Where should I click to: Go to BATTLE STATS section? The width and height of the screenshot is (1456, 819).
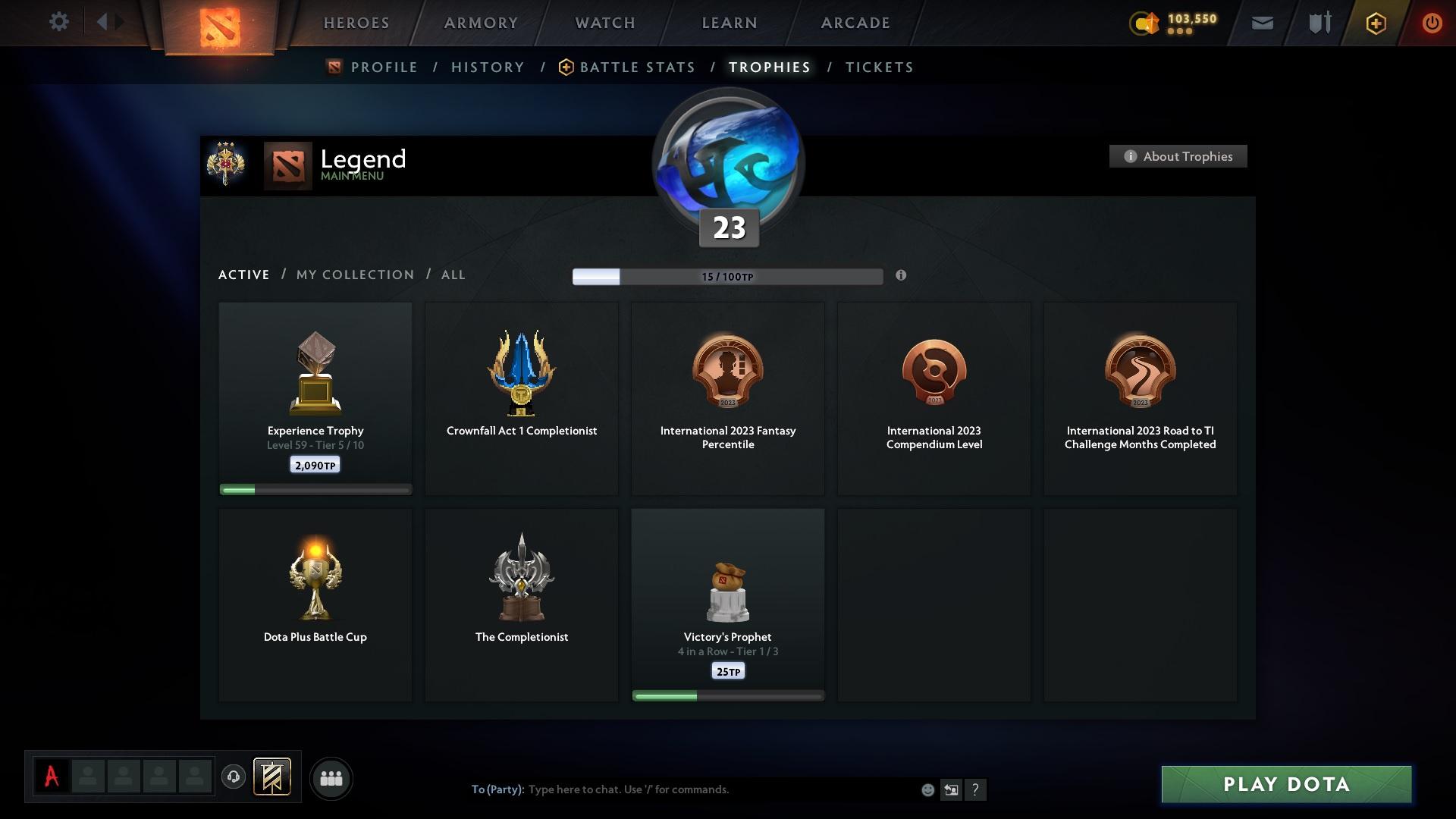[637, 67]
